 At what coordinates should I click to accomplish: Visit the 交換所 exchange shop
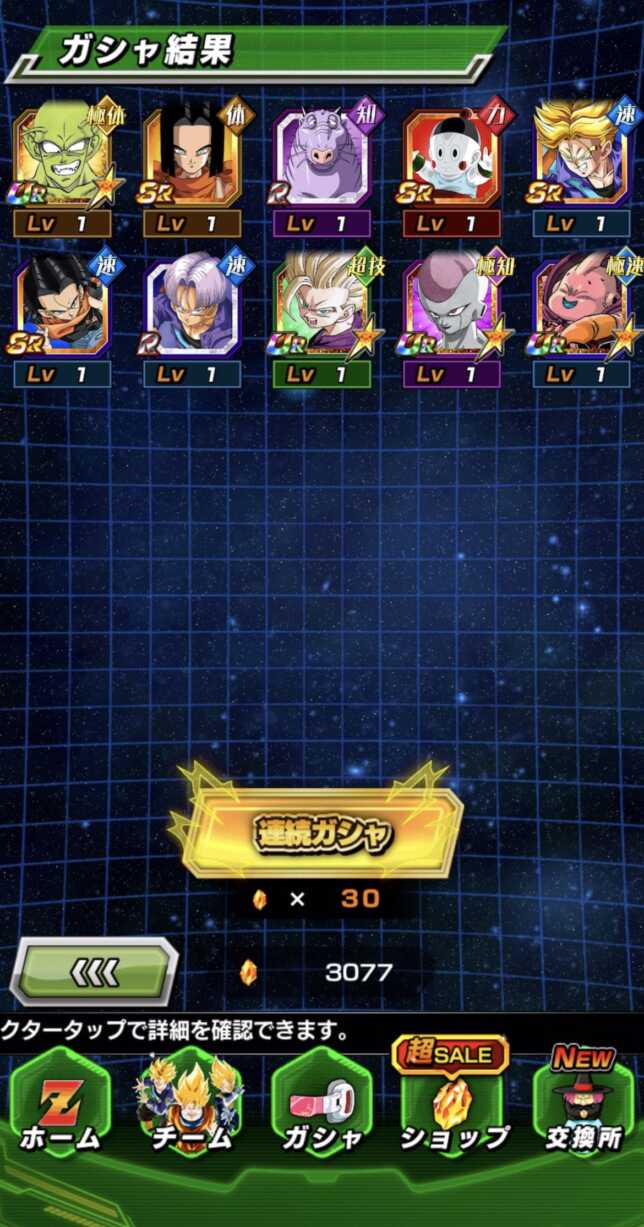583,1107
